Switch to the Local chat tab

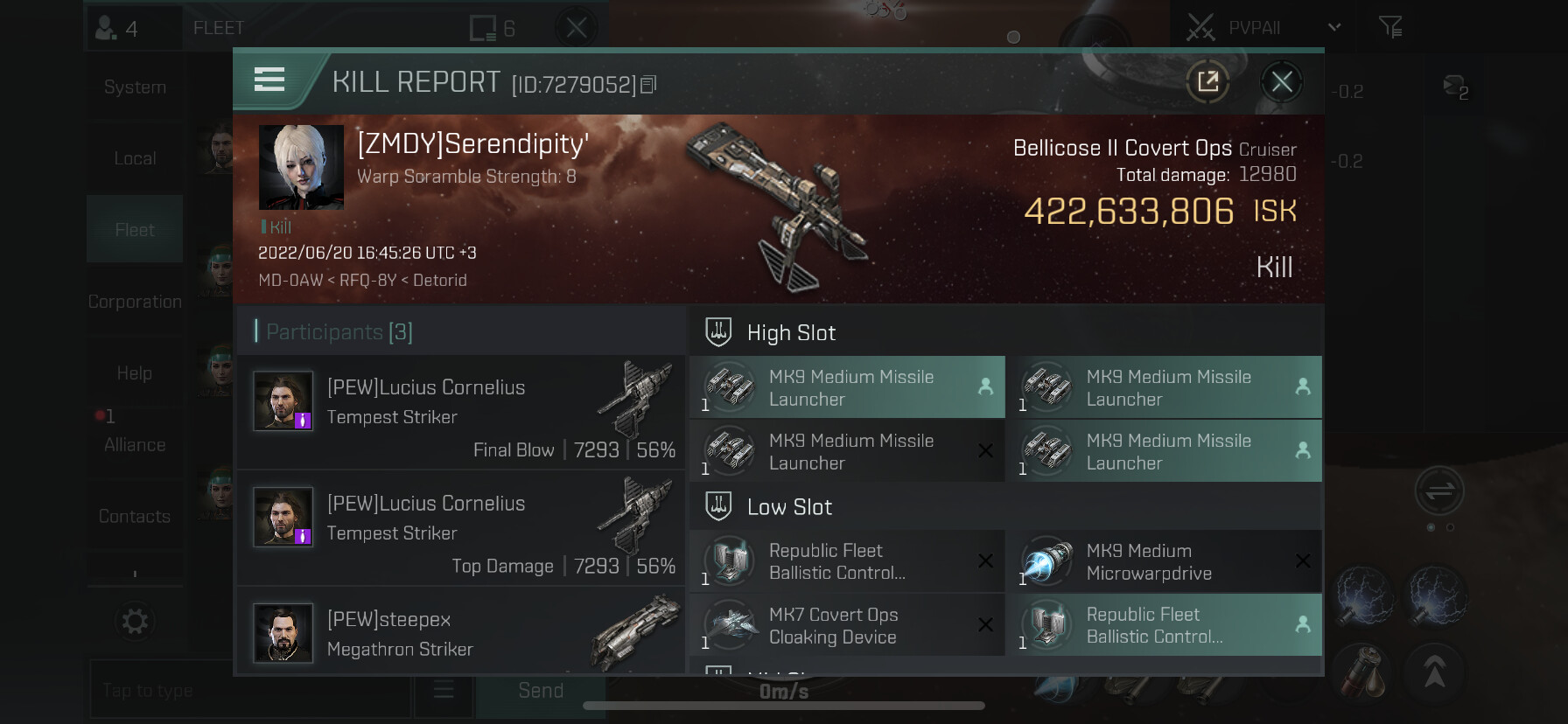(135, 159)
